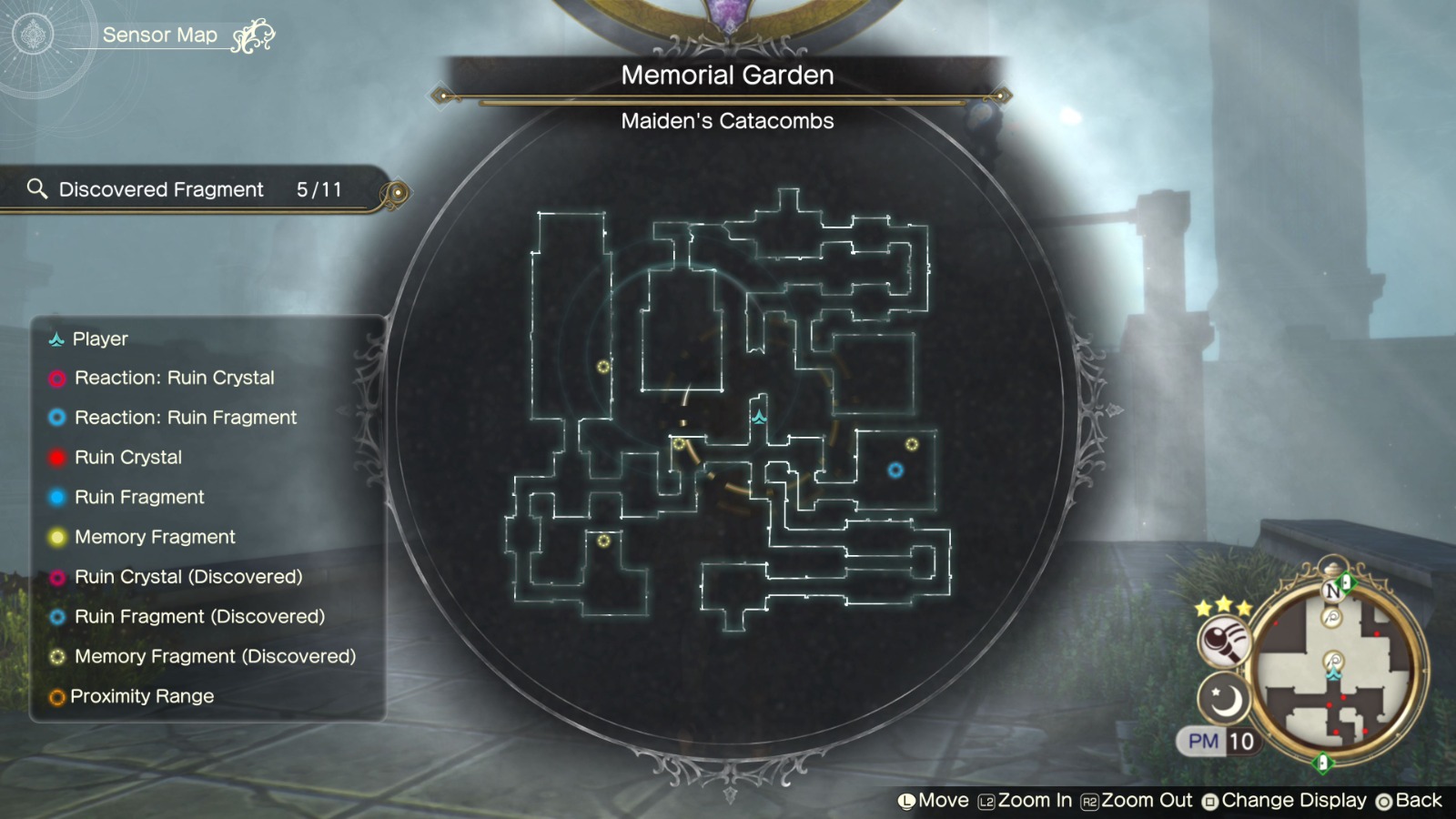Click the blue Ruin Fragment icon on the map
The image size is (1456, 819).
click(x=895, y=470)
